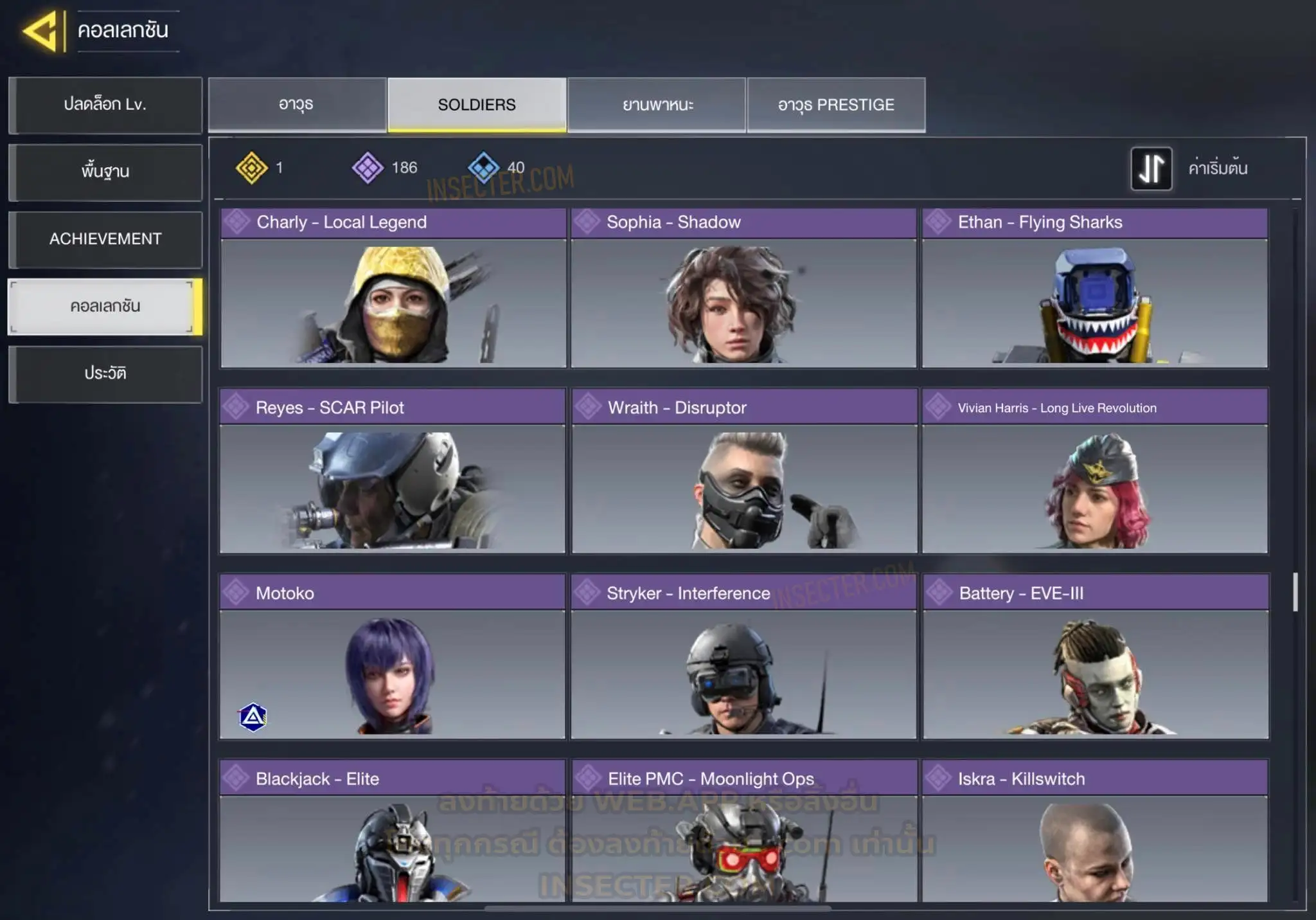Choose the ประวัติ menu entry
Screen dimensions: 1316x920
pos(105,374)
